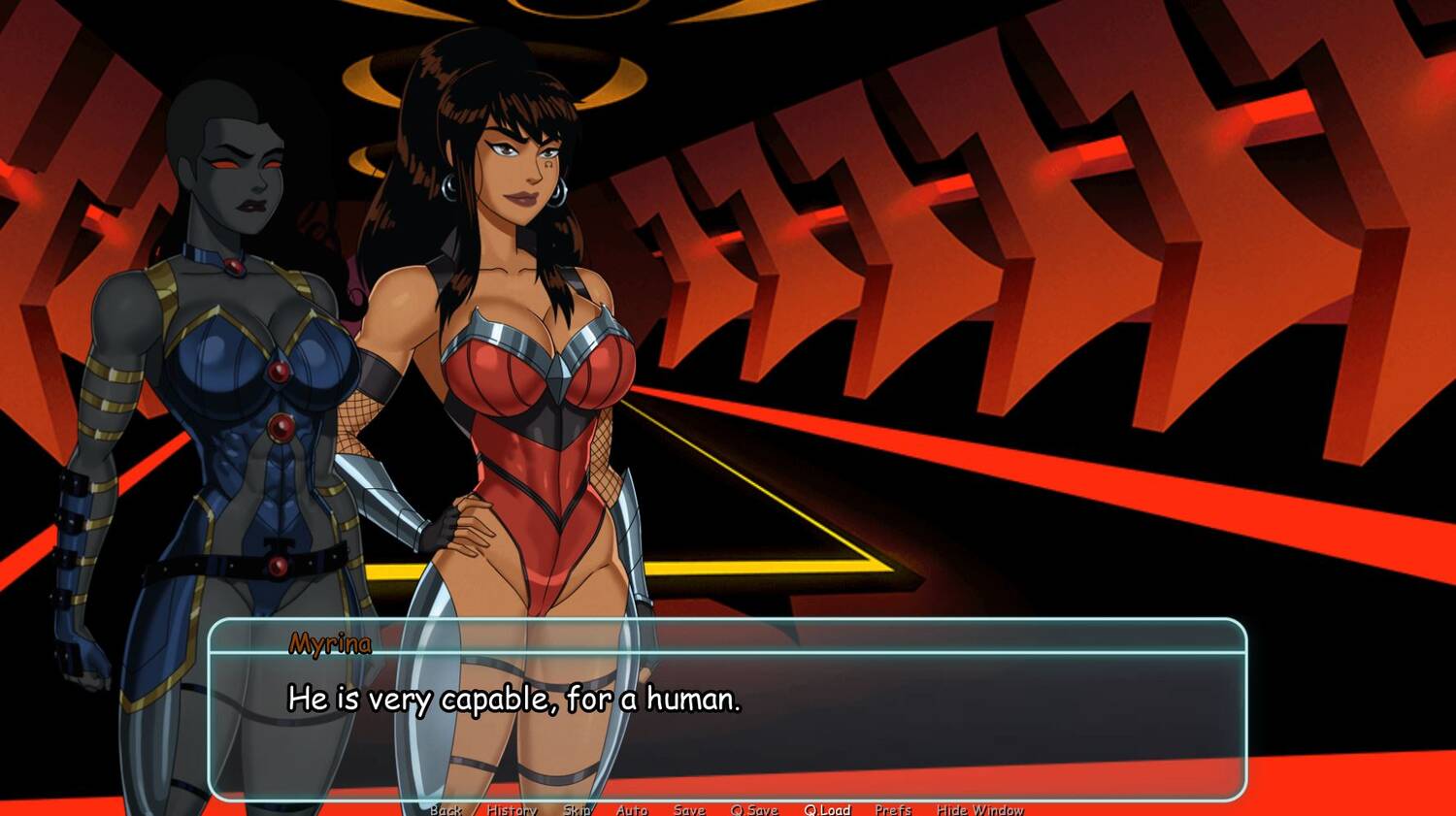Activate Skip to fast-forward dialogue
Viewport: 1456px width, 816px height.
point(577,810)
